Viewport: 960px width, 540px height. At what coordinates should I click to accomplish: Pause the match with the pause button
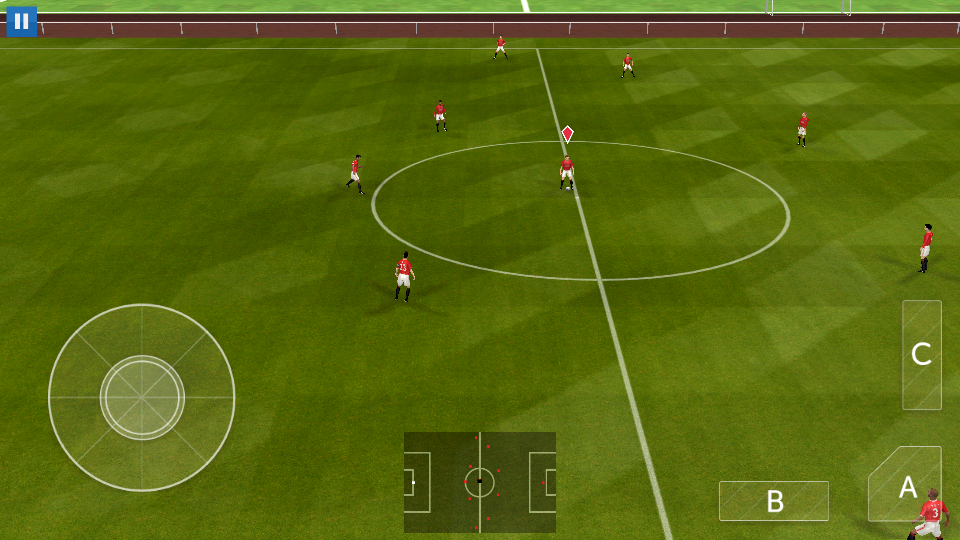point(21,21)
